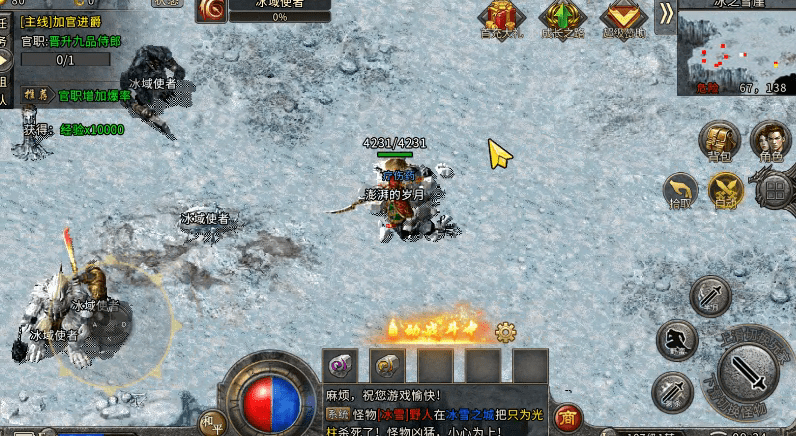Use the purple scroll in the first quick slot
Image resolution: width=796 pixels, height=436 pixels.
coord(339,365)
